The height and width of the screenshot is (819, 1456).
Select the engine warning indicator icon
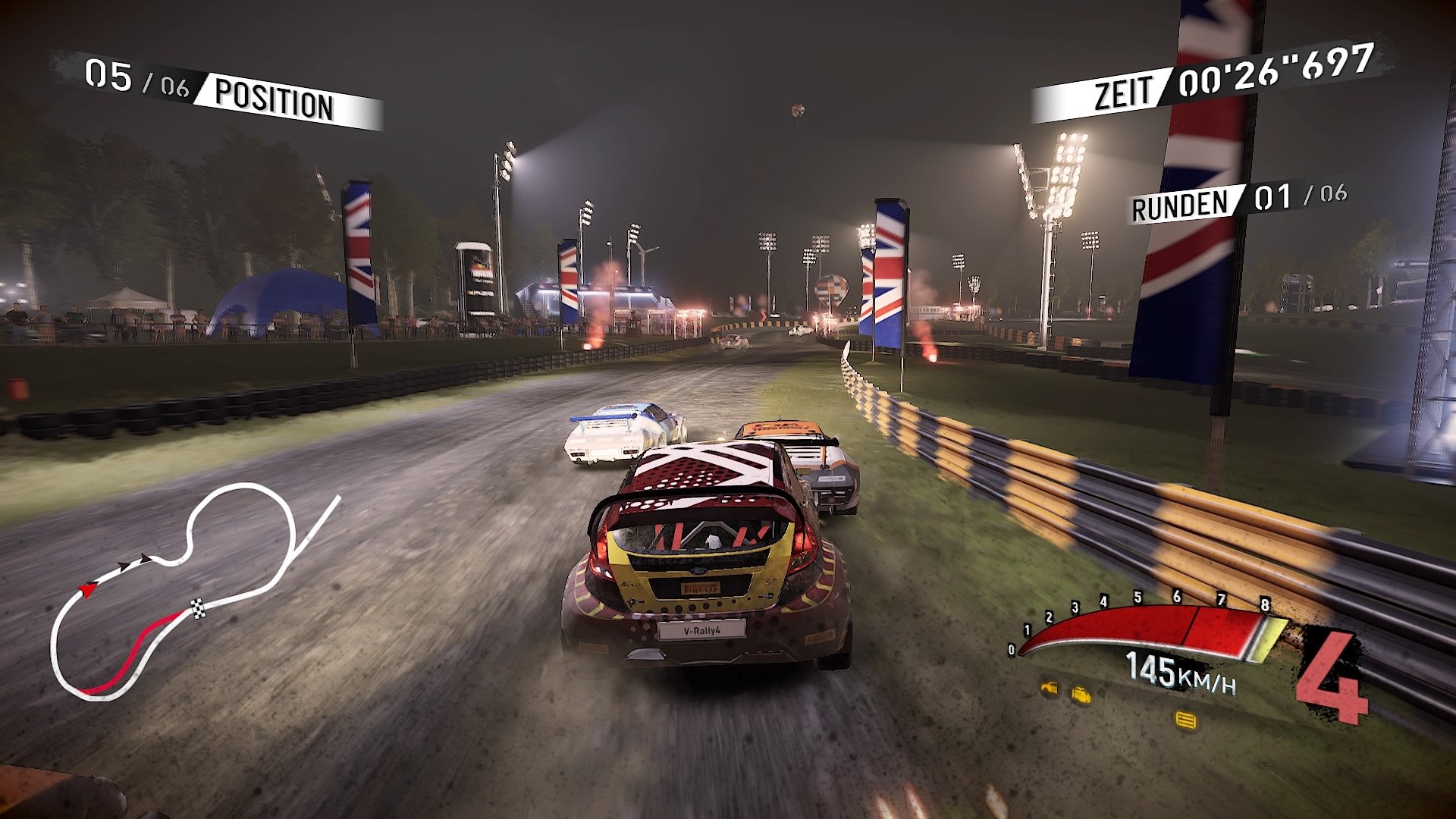1081,695
